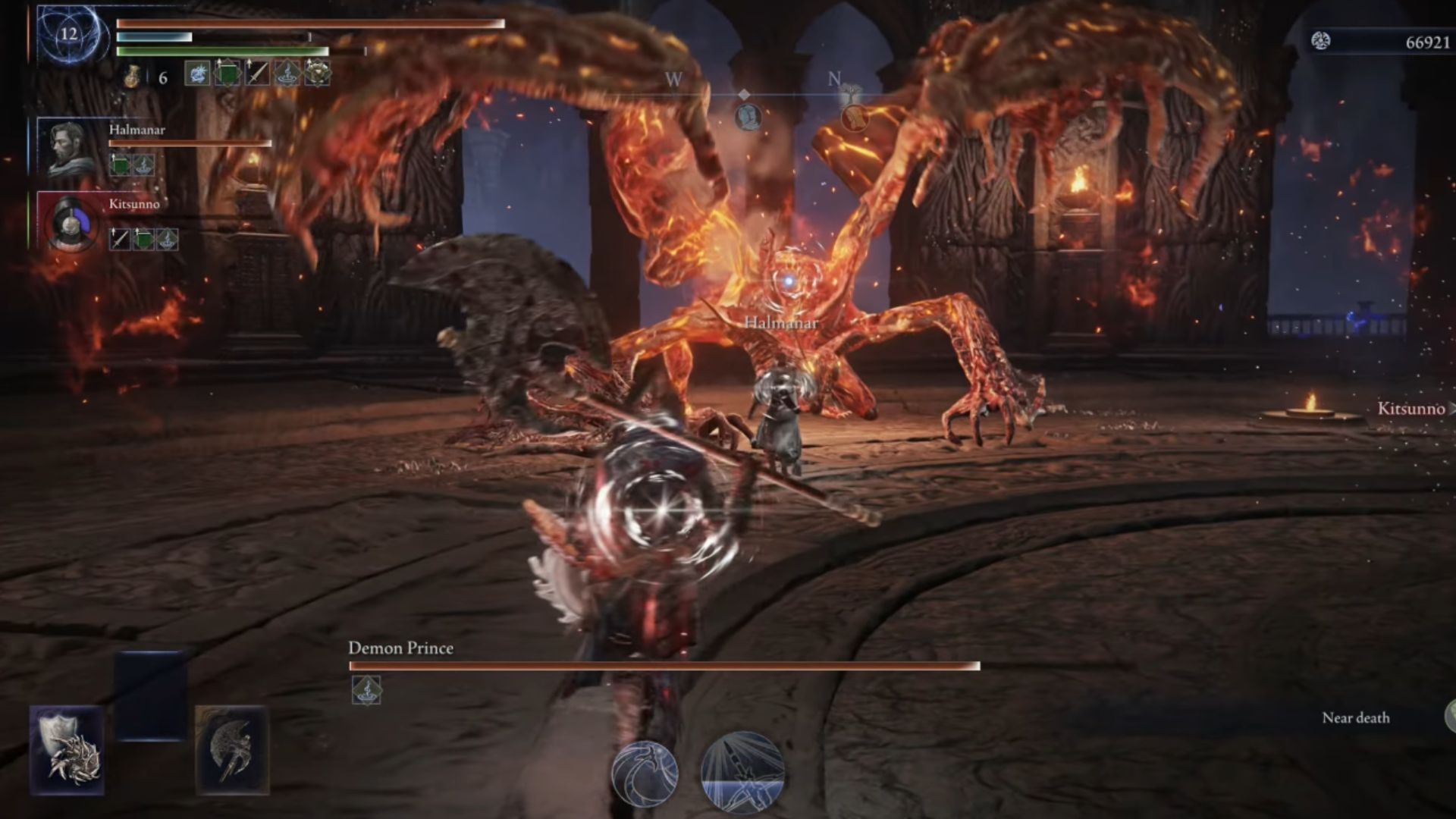Click the golden helm buff icon
This screenshot has height=819, width=1456.
point(316,74)
